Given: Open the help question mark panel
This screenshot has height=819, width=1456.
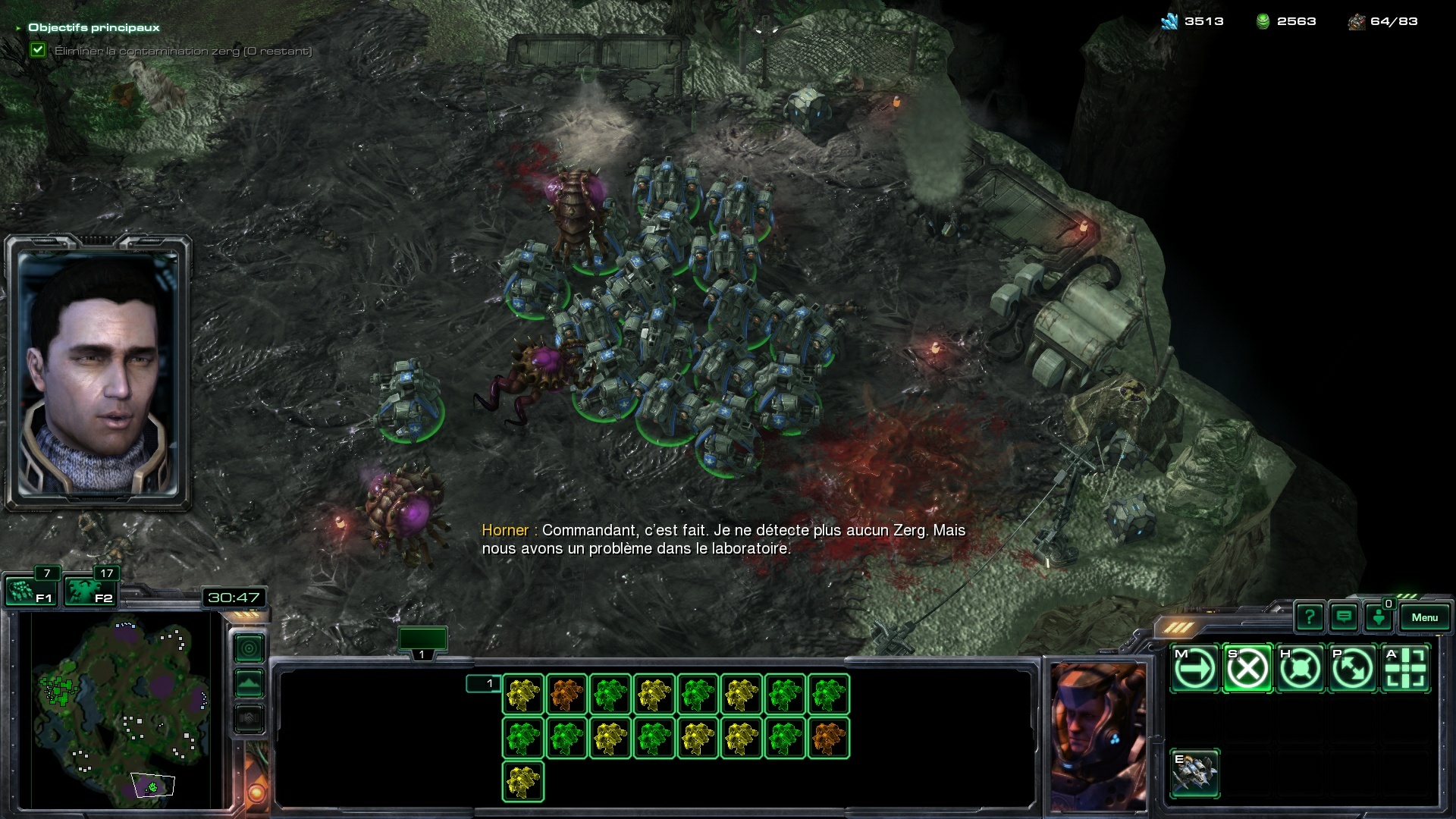Looking at the screenshot, I should click(x=1309, y=617).
